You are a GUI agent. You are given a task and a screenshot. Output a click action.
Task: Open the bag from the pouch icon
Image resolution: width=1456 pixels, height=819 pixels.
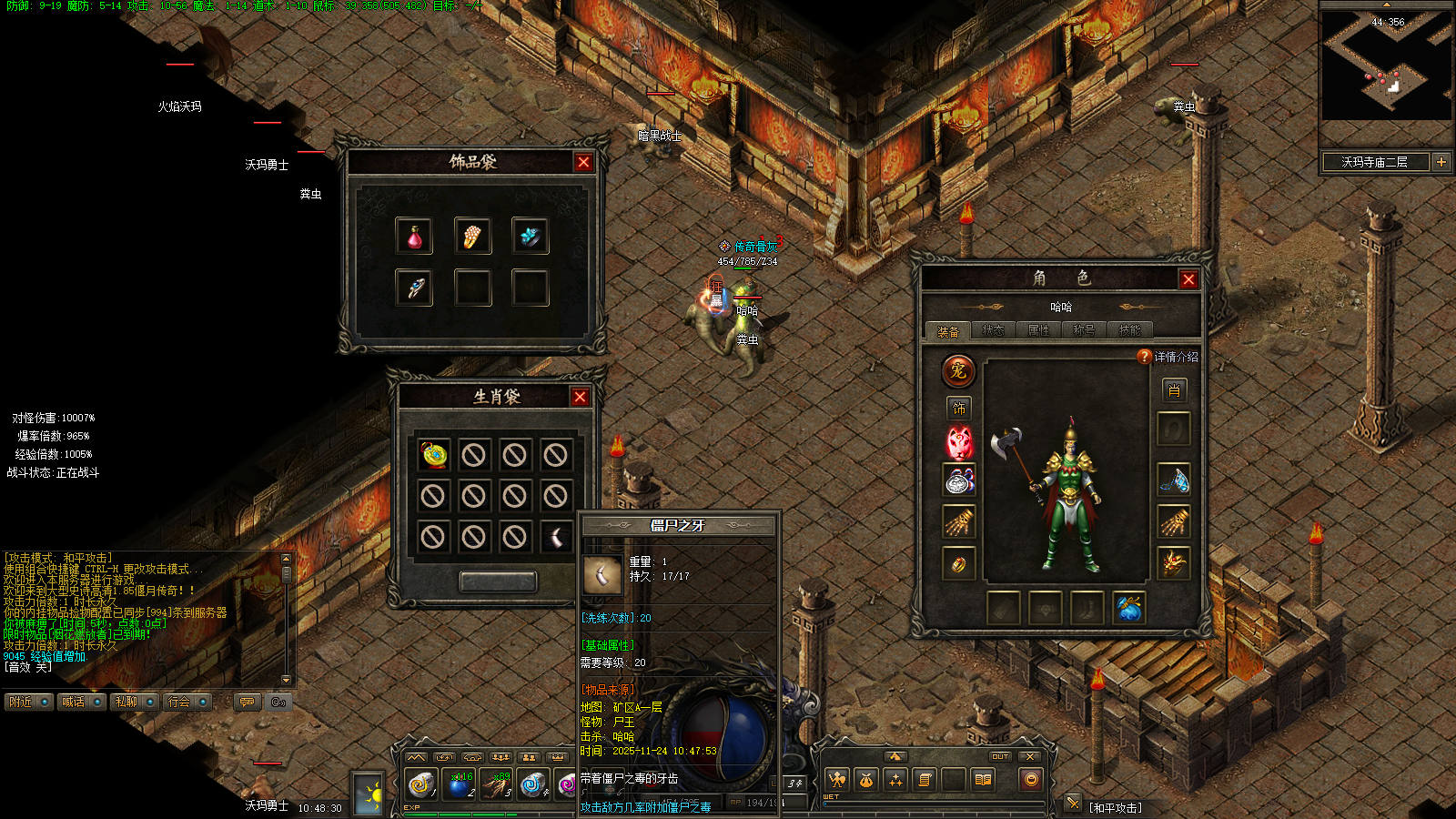click(865, 780)
